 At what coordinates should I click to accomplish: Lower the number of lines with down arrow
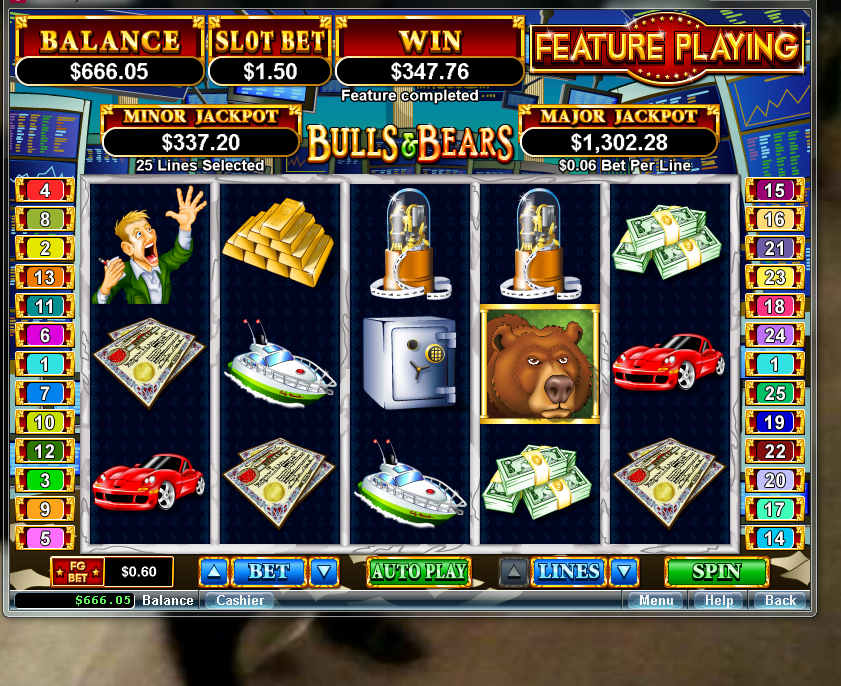click(624, 572)
